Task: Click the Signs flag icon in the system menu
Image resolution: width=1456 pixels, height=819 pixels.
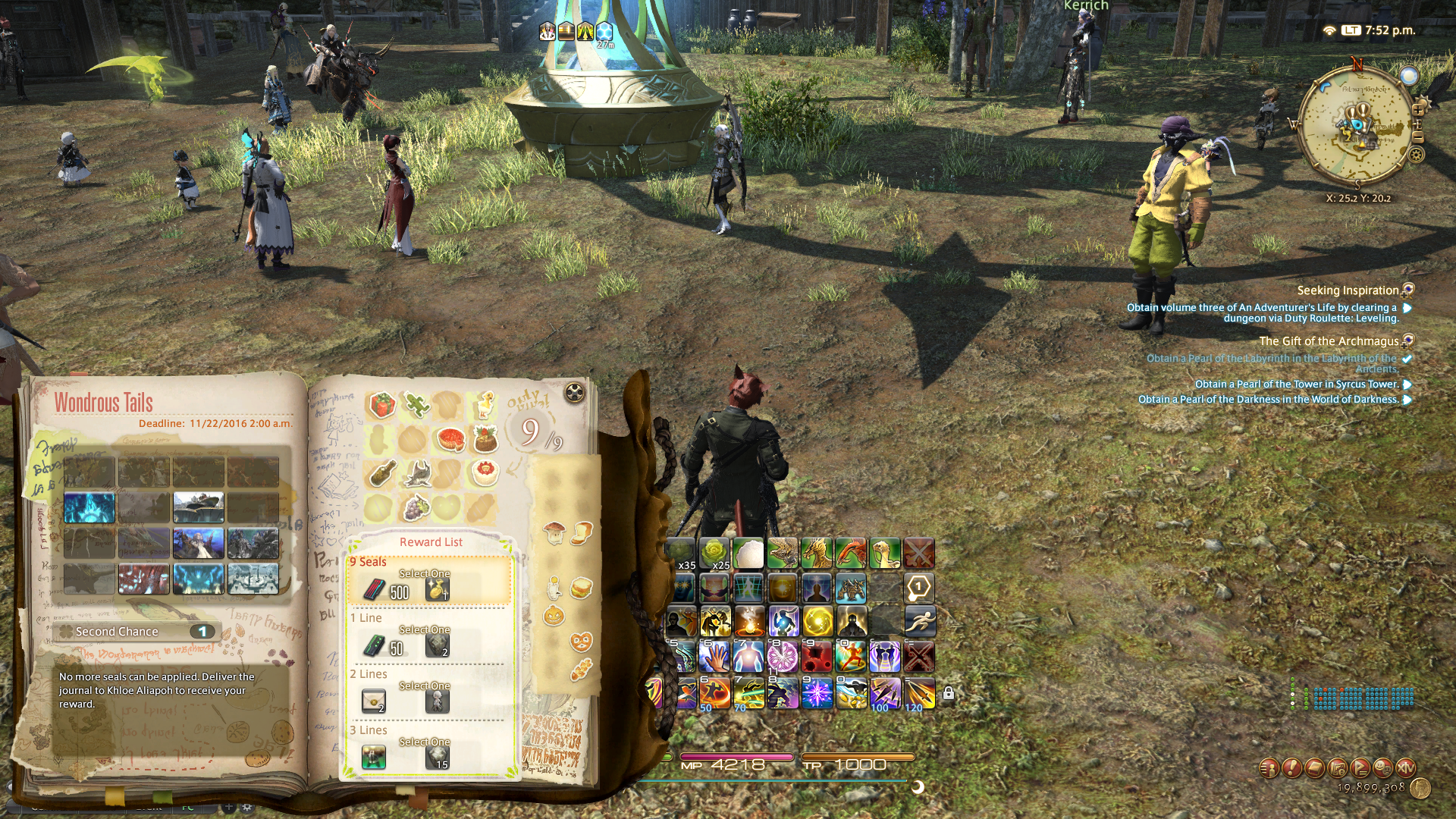Action: click(1360, 769)
